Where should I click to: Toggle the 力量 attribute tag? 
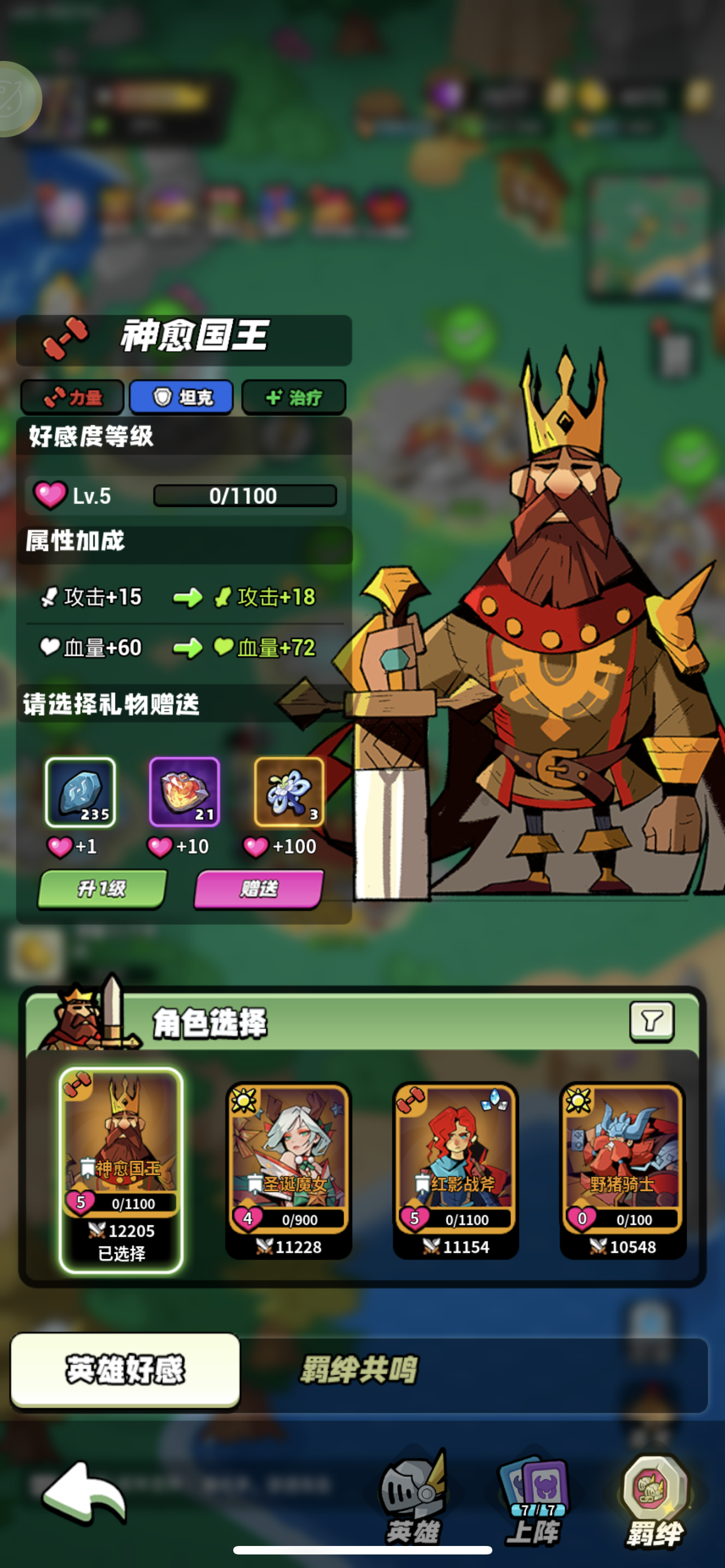(x=71, y=397)
